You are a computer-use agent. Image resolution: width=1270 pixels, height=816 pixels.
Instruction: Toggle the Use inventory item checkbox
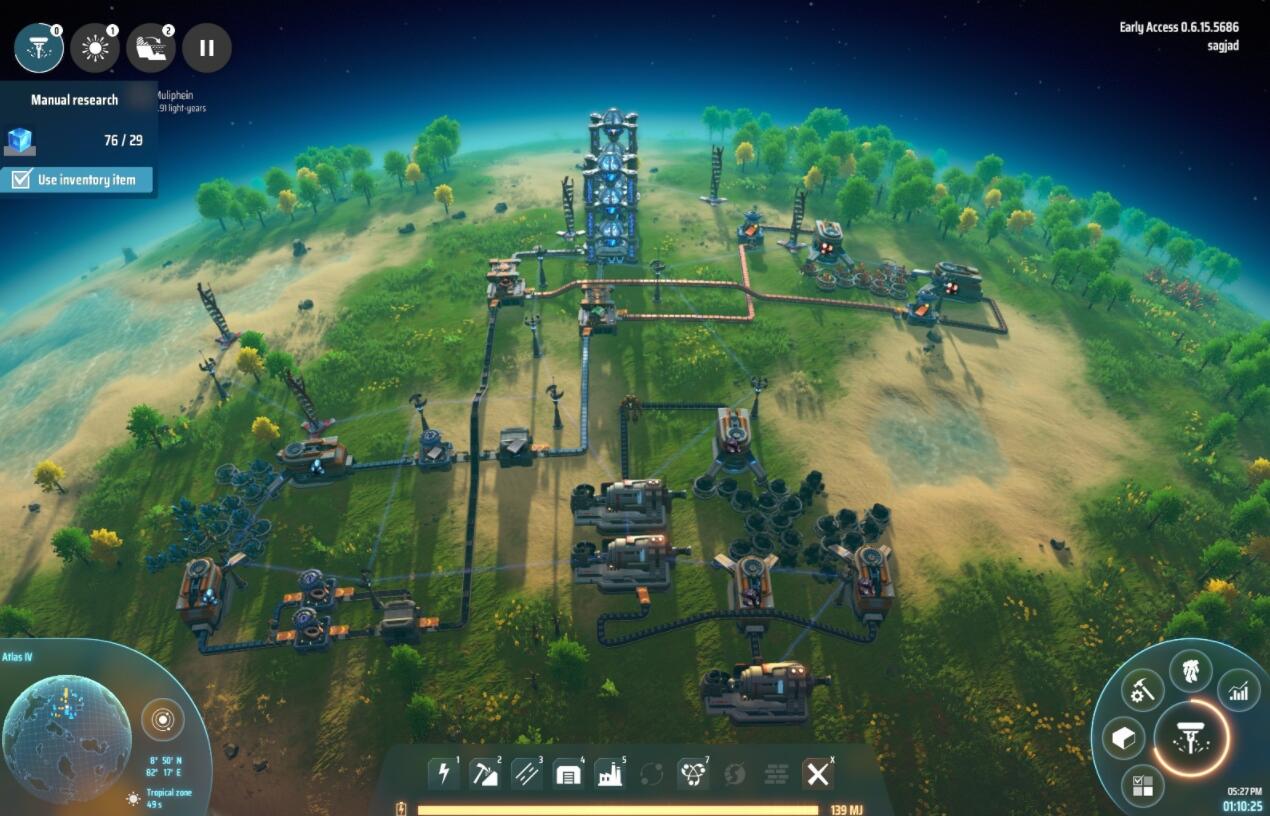click(21, 180)
